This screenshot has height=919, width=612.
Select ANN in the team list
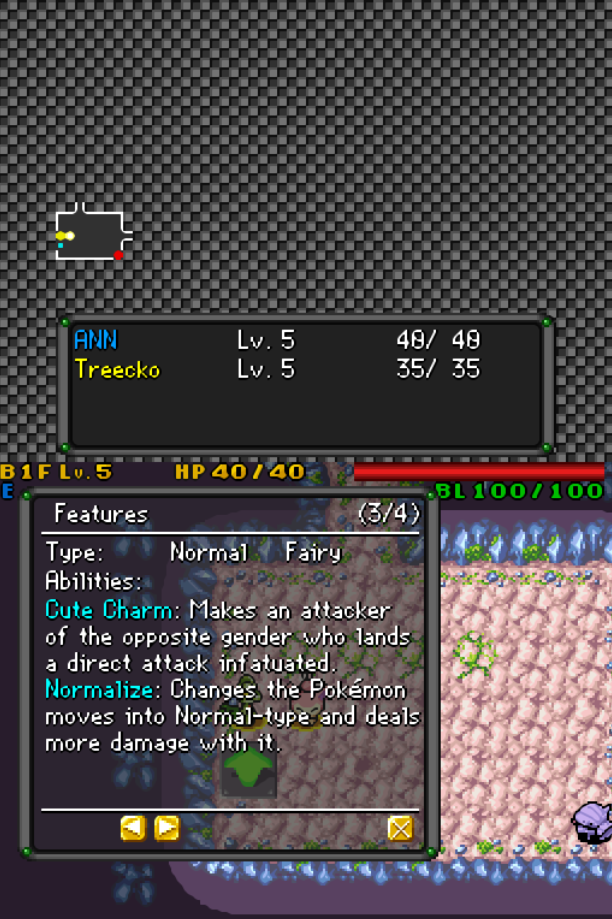96,340
